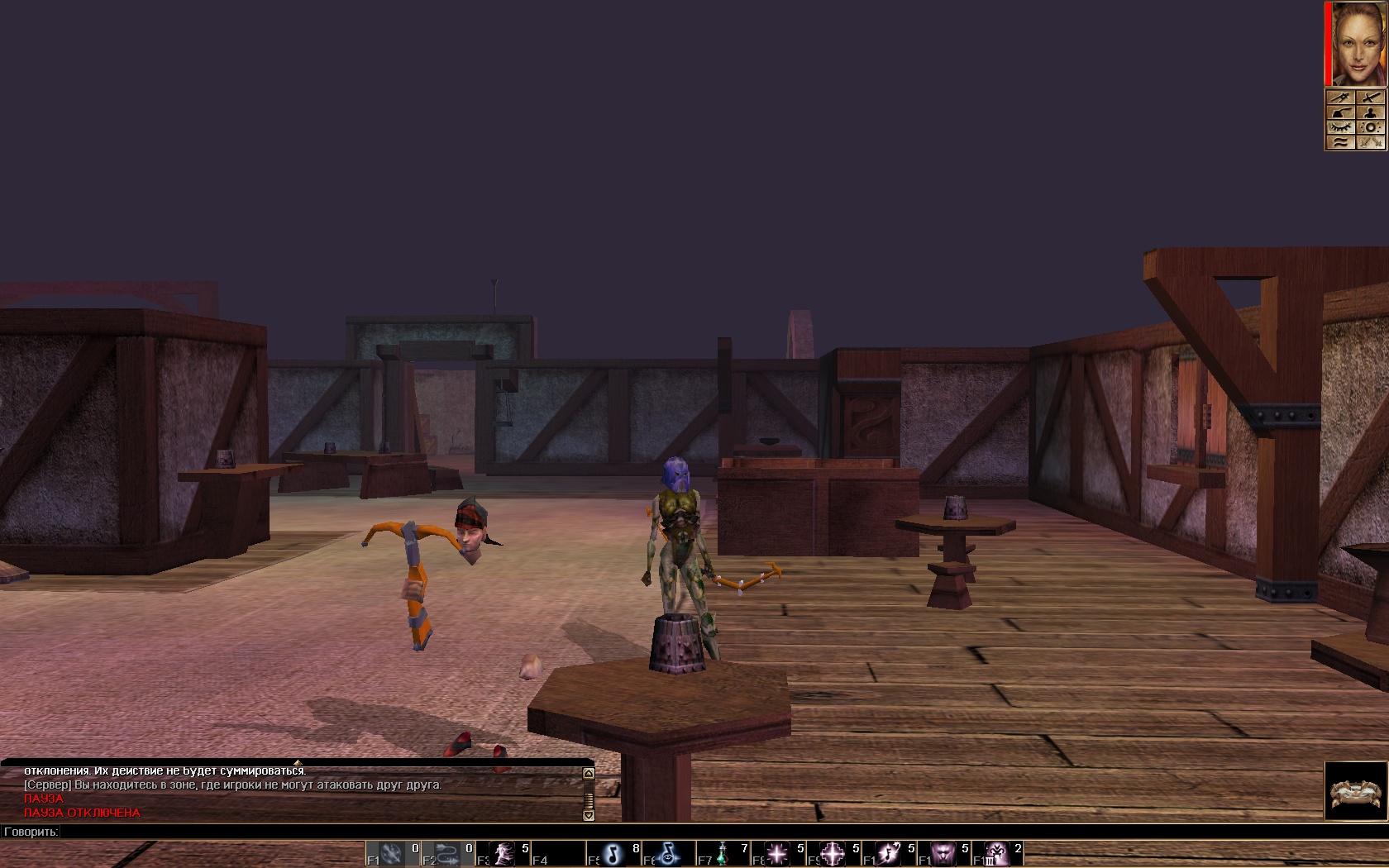Rest using the closed-eye icon
Image resolution: width=1389 pixels, height=868 pixels.
pyautogui.click(x=1340, y=127)
